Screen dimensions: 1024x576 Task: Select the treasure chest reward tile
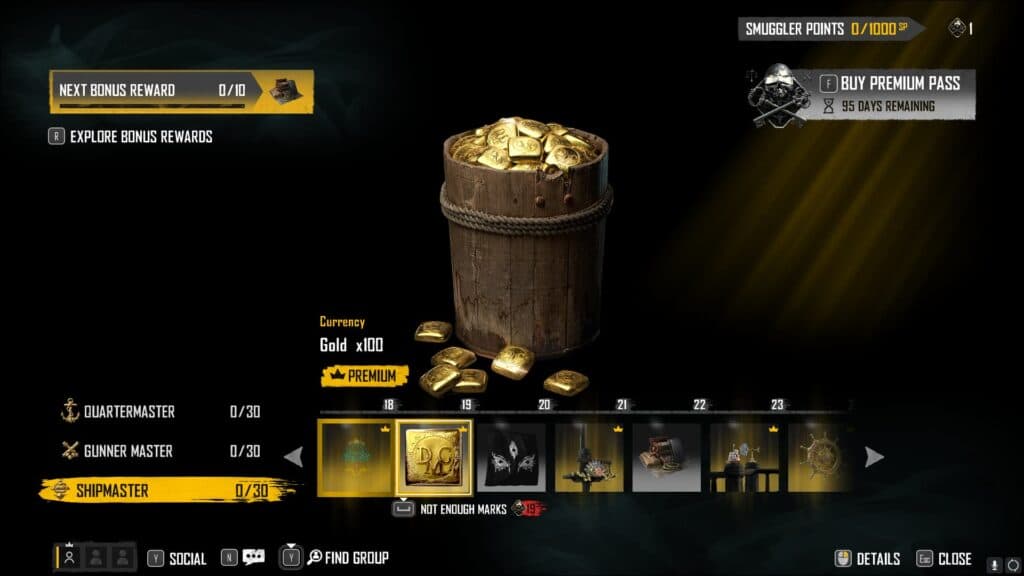667,457
